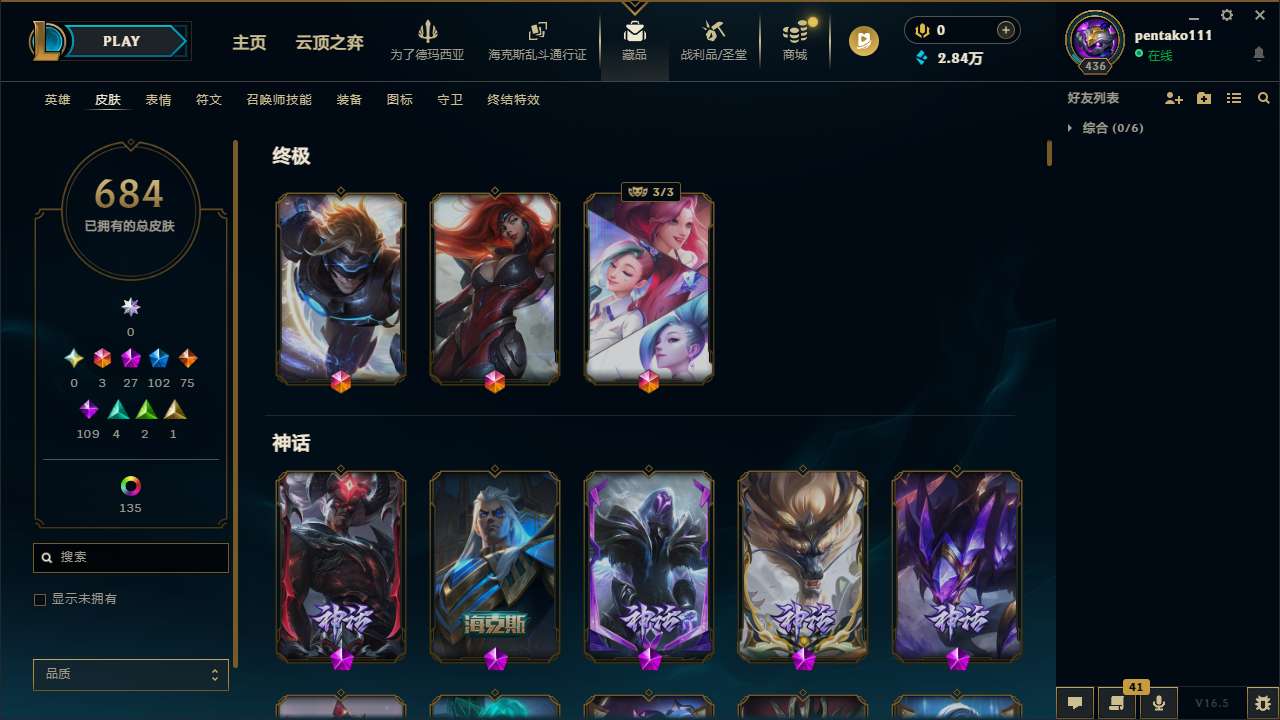The height and width of the screenshot is (720, 1280).
Task: Mute the microphone at the bottom toolbar
Action: coord(1158,703)
